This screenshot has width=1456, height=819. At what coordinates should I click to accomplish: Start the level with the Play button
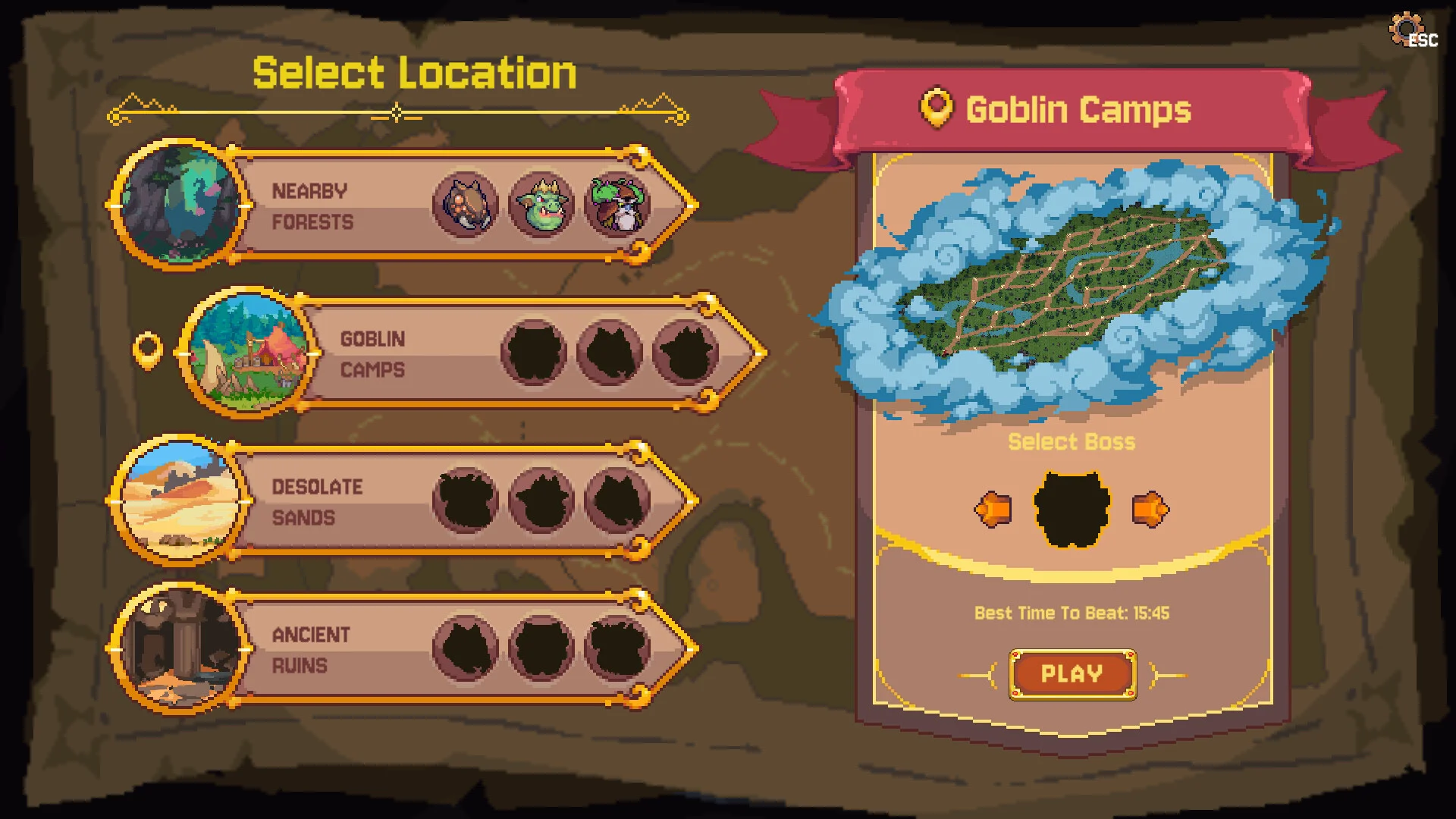pos(1072,674)
